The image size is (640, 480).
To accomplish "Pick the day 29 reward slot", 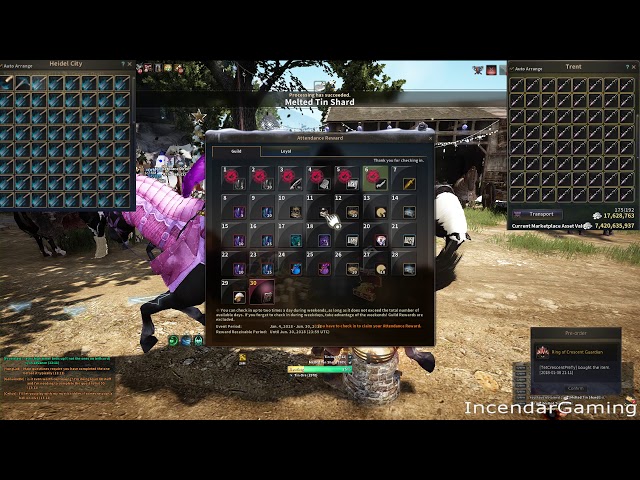I will point(236,292).
